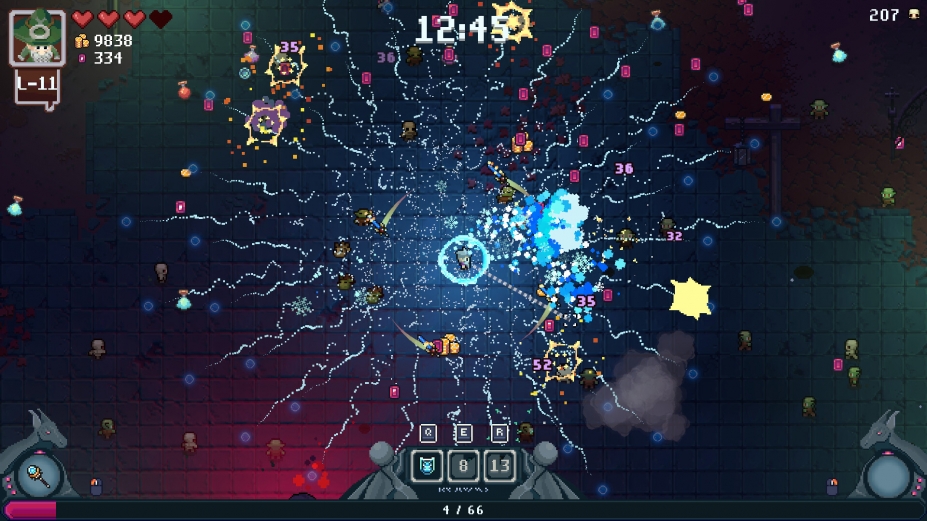
Task: Select the magic staff weapon orb
Action: click(38, 474)
